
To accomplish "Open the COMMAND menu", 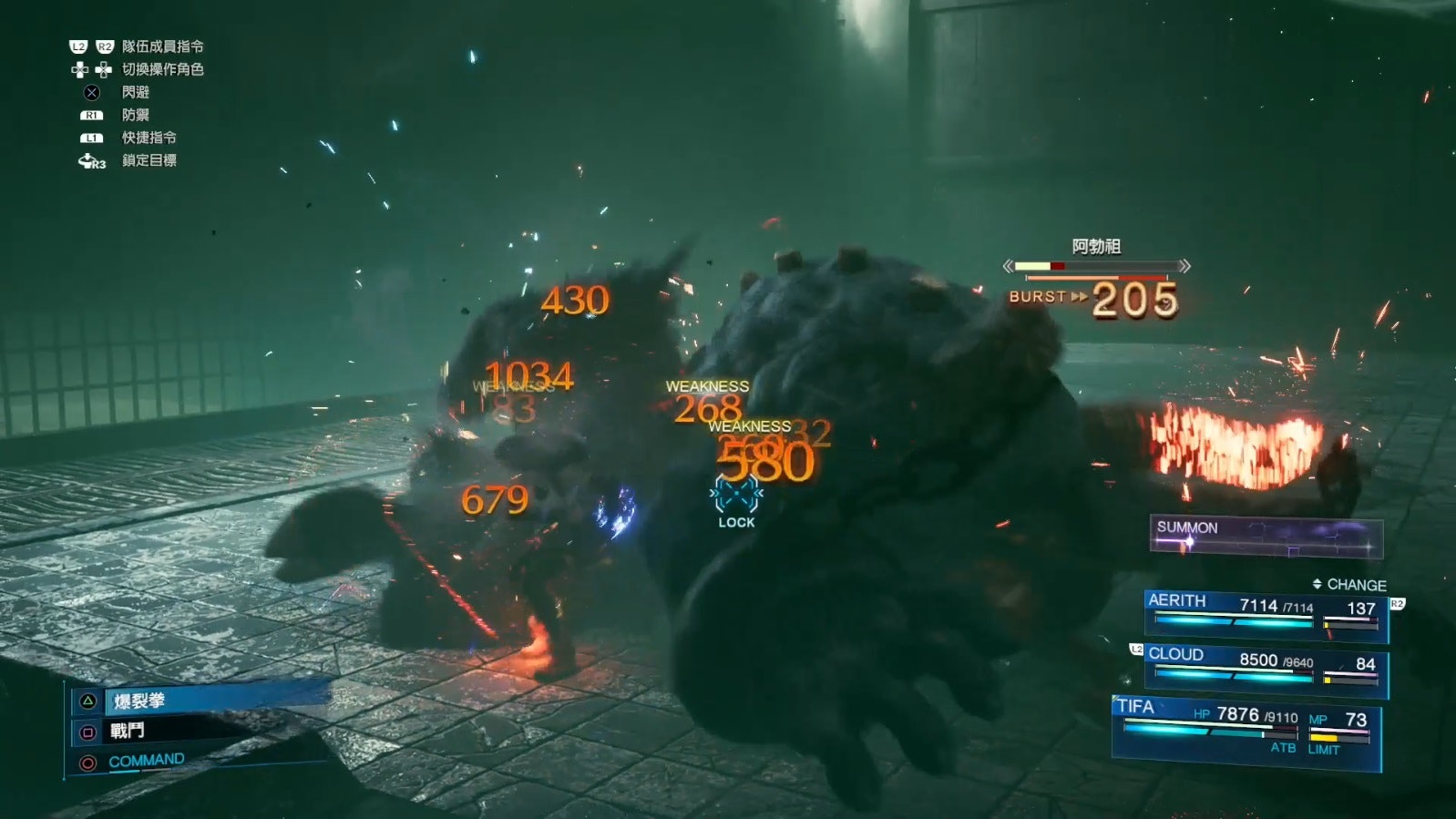I will (x=146, y=761).
